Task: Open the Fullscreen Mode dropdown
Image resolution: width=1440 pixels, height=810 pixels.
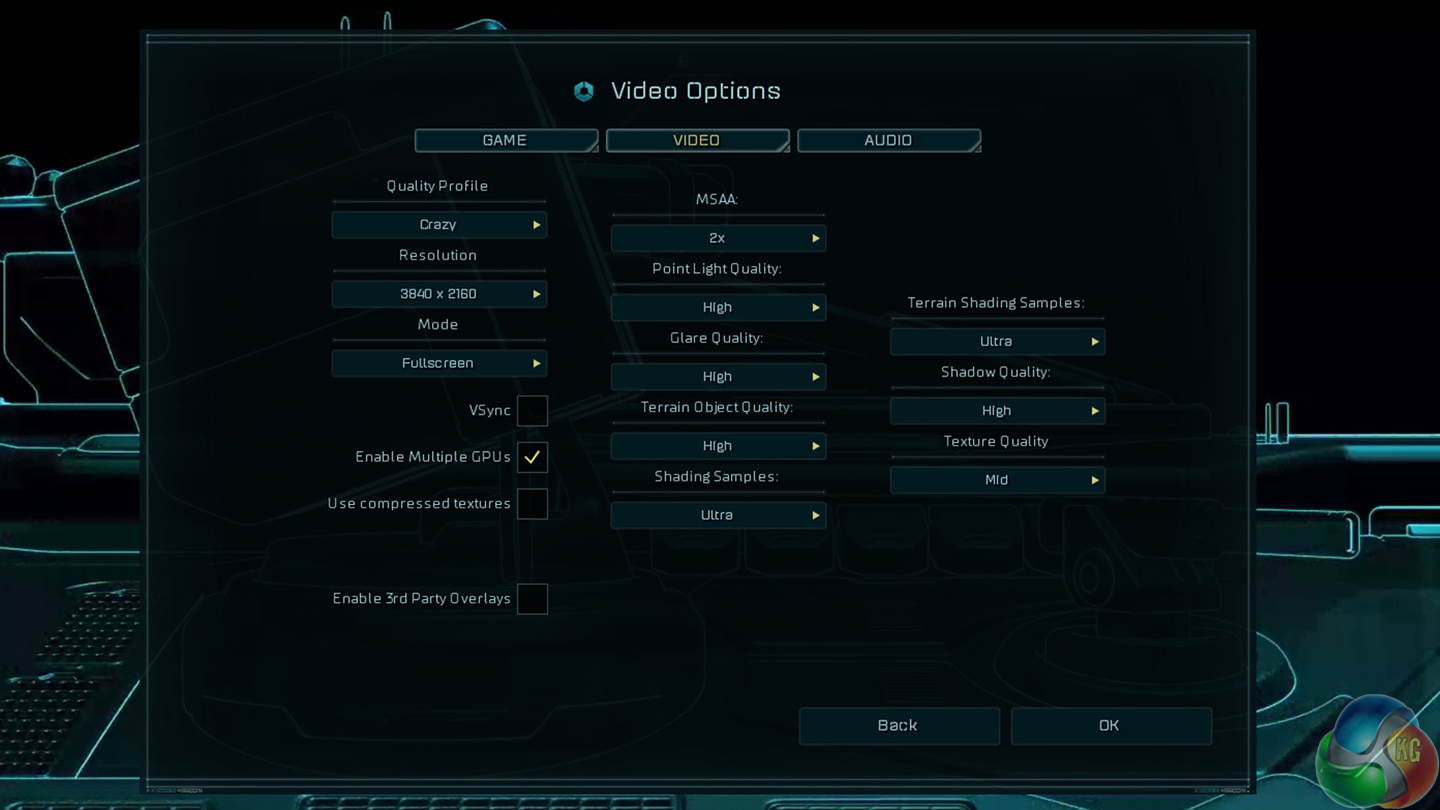Action: pyautogui.click(x=439, y=363)
